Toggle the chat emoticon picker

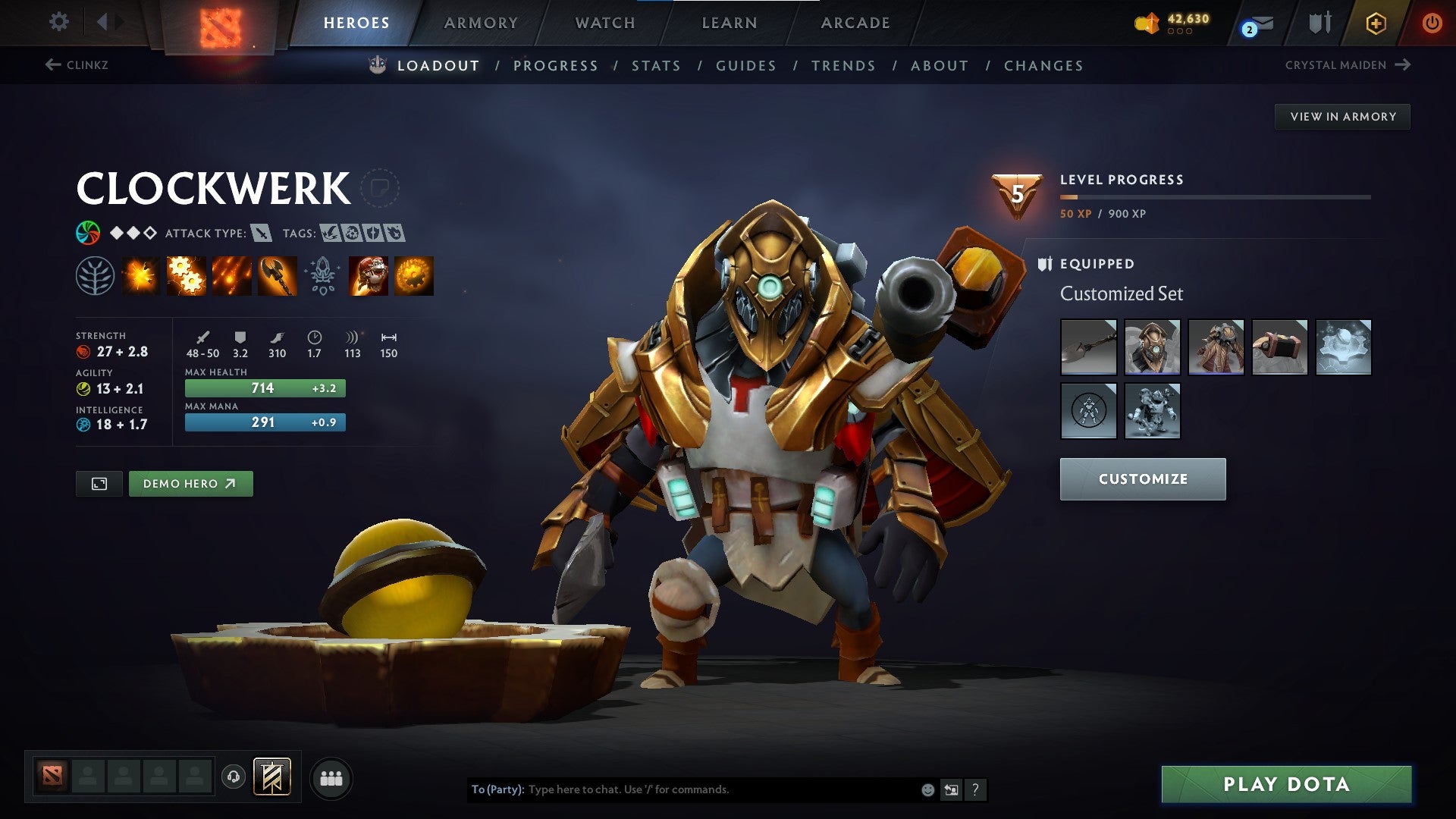[927, 789]
